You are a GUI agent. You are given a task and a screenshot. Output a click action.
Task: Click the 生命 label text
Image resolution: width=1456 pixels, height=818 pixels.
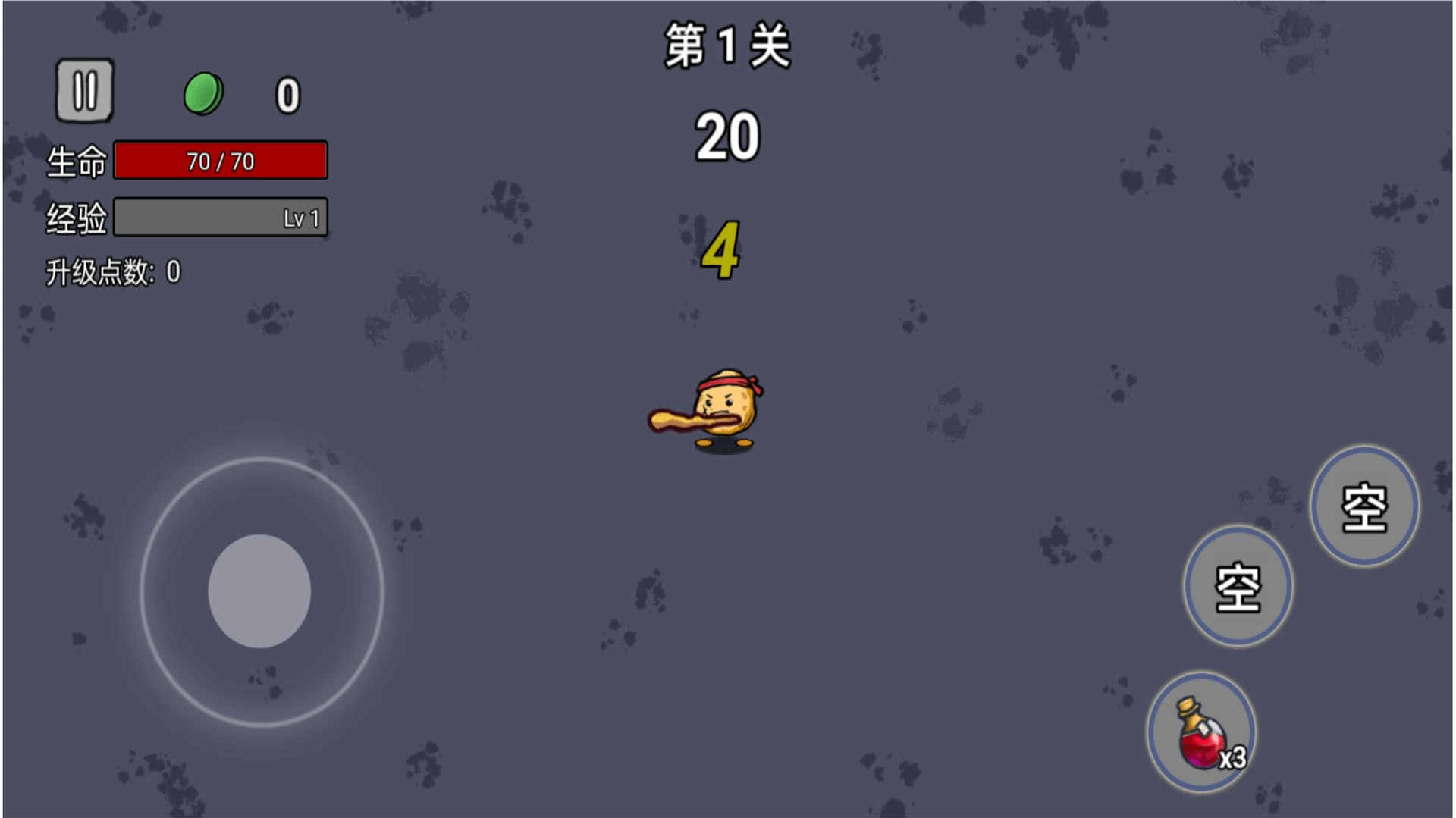pos(76,160)
